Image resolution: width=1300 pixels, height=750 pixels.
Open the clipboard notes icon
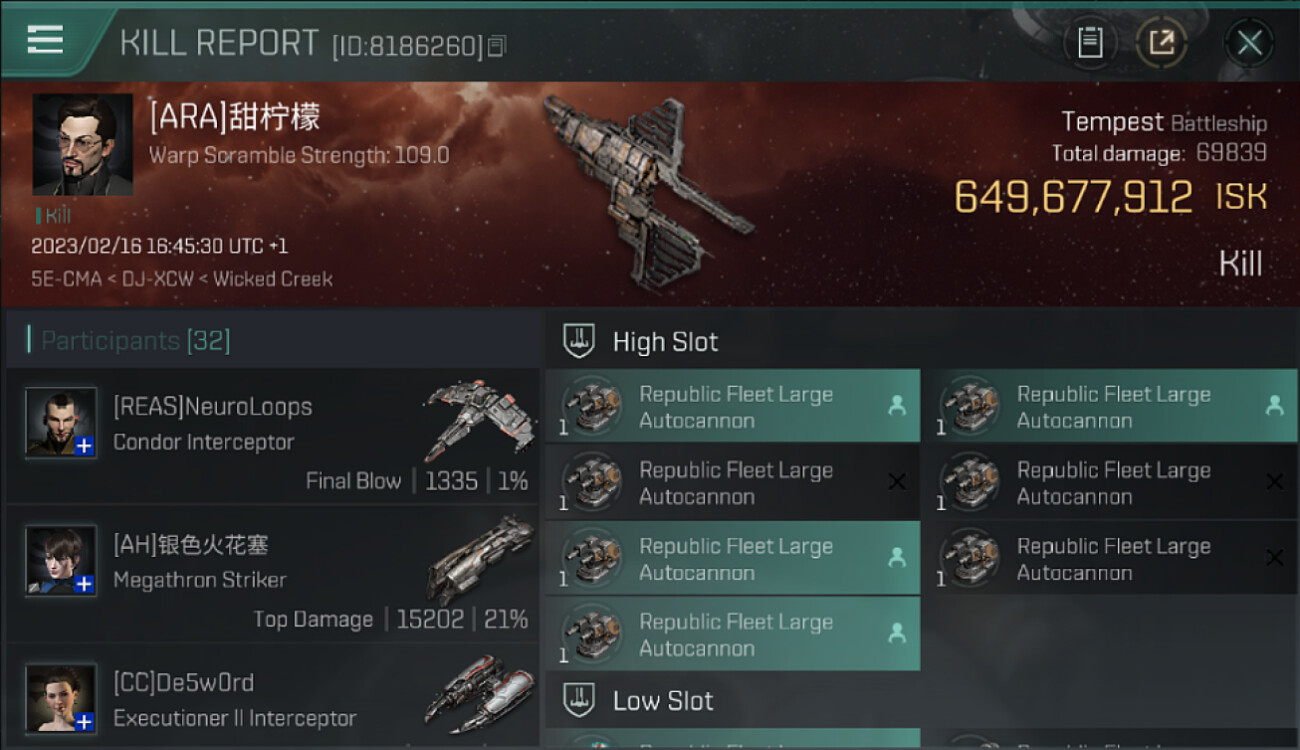1090,43
